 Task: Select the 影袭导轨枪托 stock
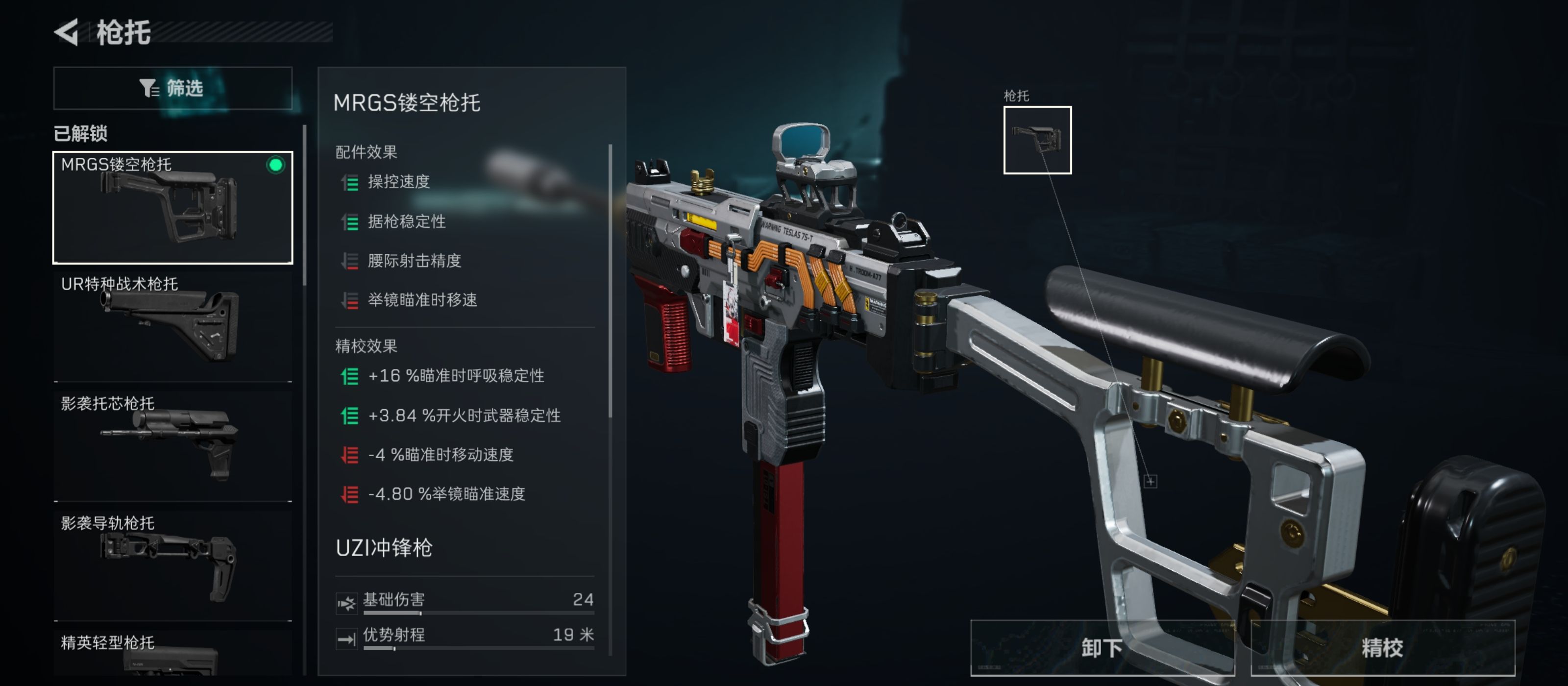173,565
